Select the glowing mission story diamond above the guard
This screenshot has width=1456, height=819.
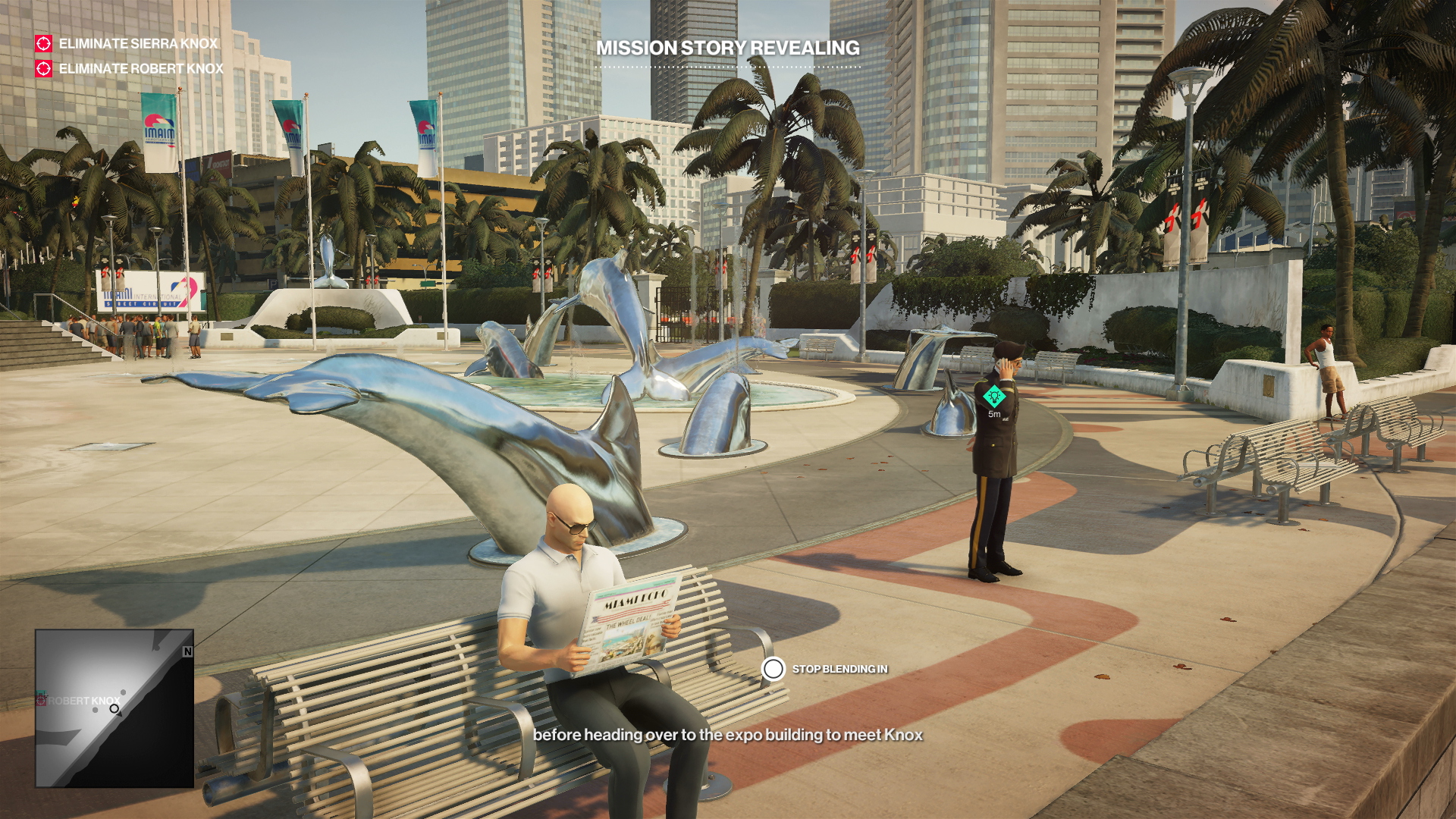click(993, 396)
